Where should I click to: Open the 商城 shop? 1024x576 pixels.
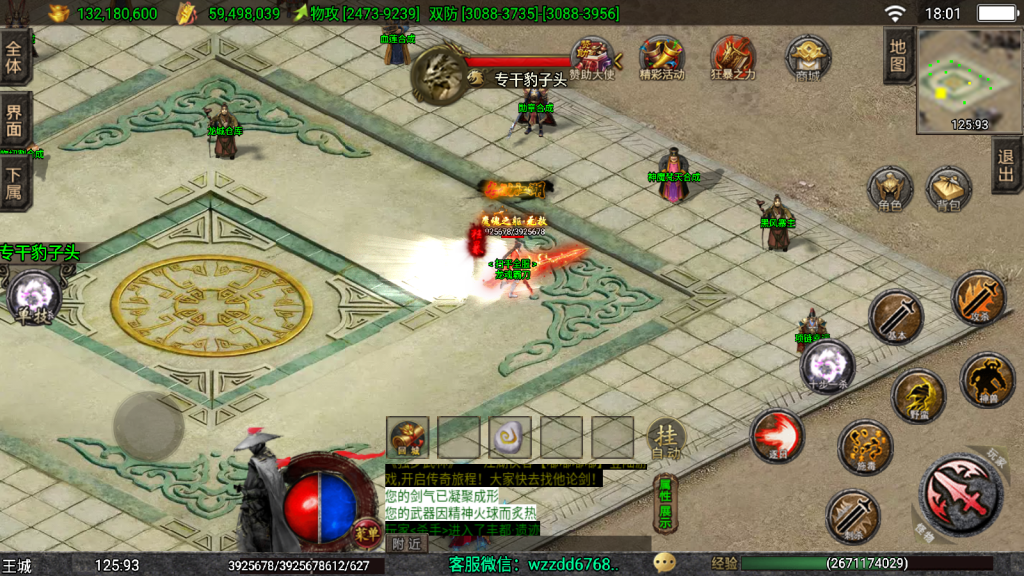tap(807, 58)
